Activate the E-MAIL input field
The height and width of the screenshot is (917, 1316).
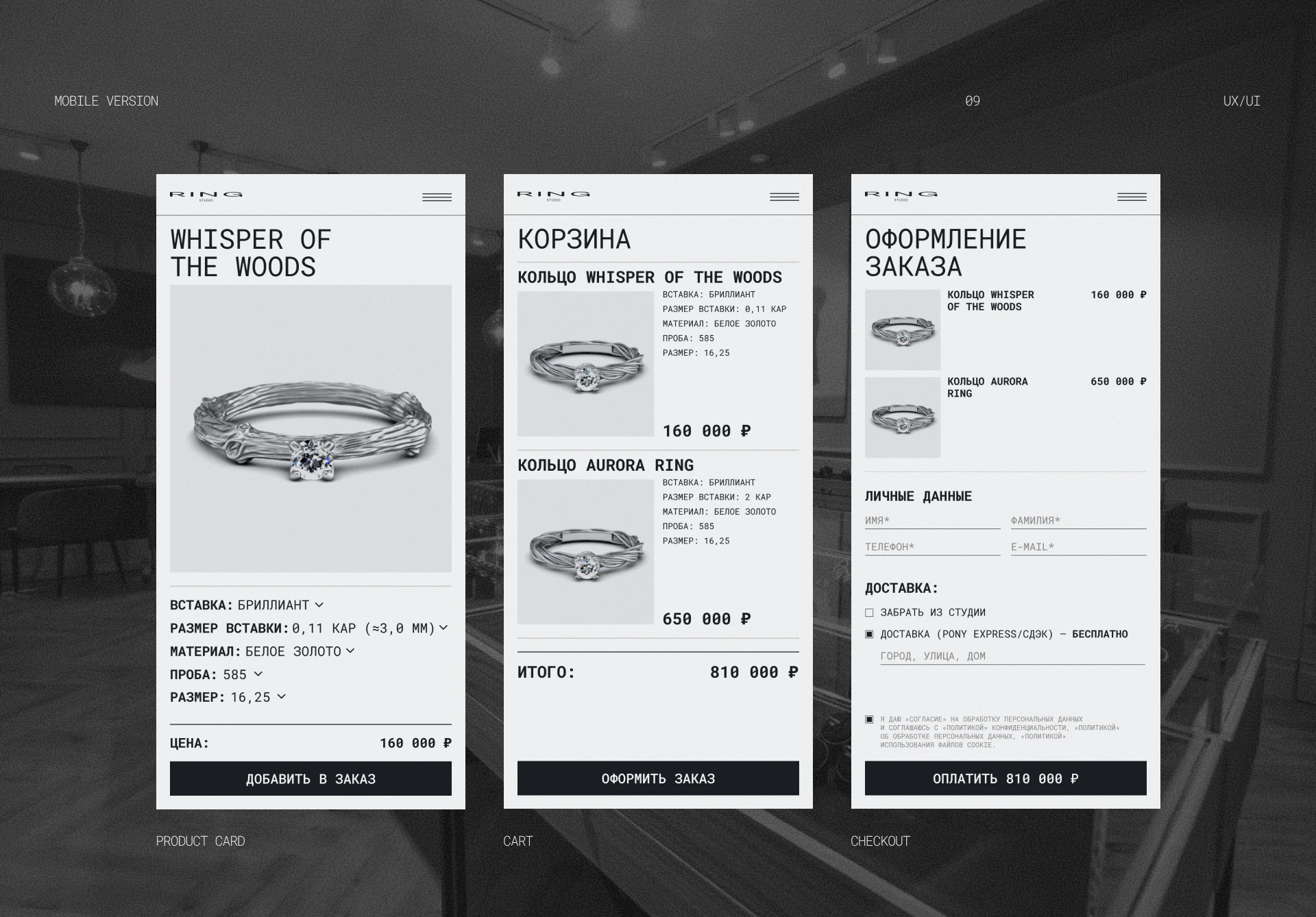(x=1078, y=547)
